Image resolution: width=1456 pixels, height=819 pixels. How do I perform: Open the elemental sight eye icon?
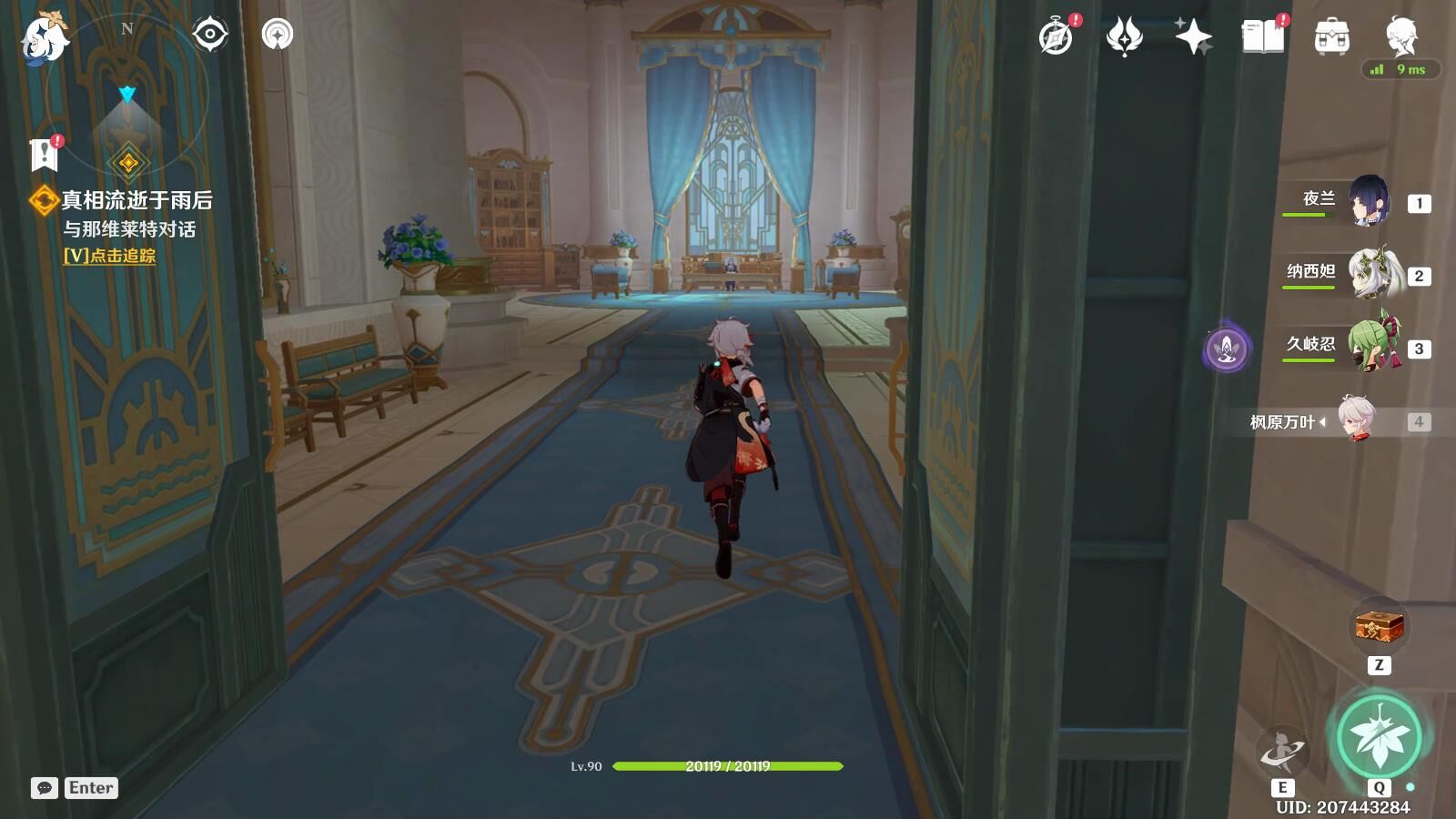click(210, 35)
